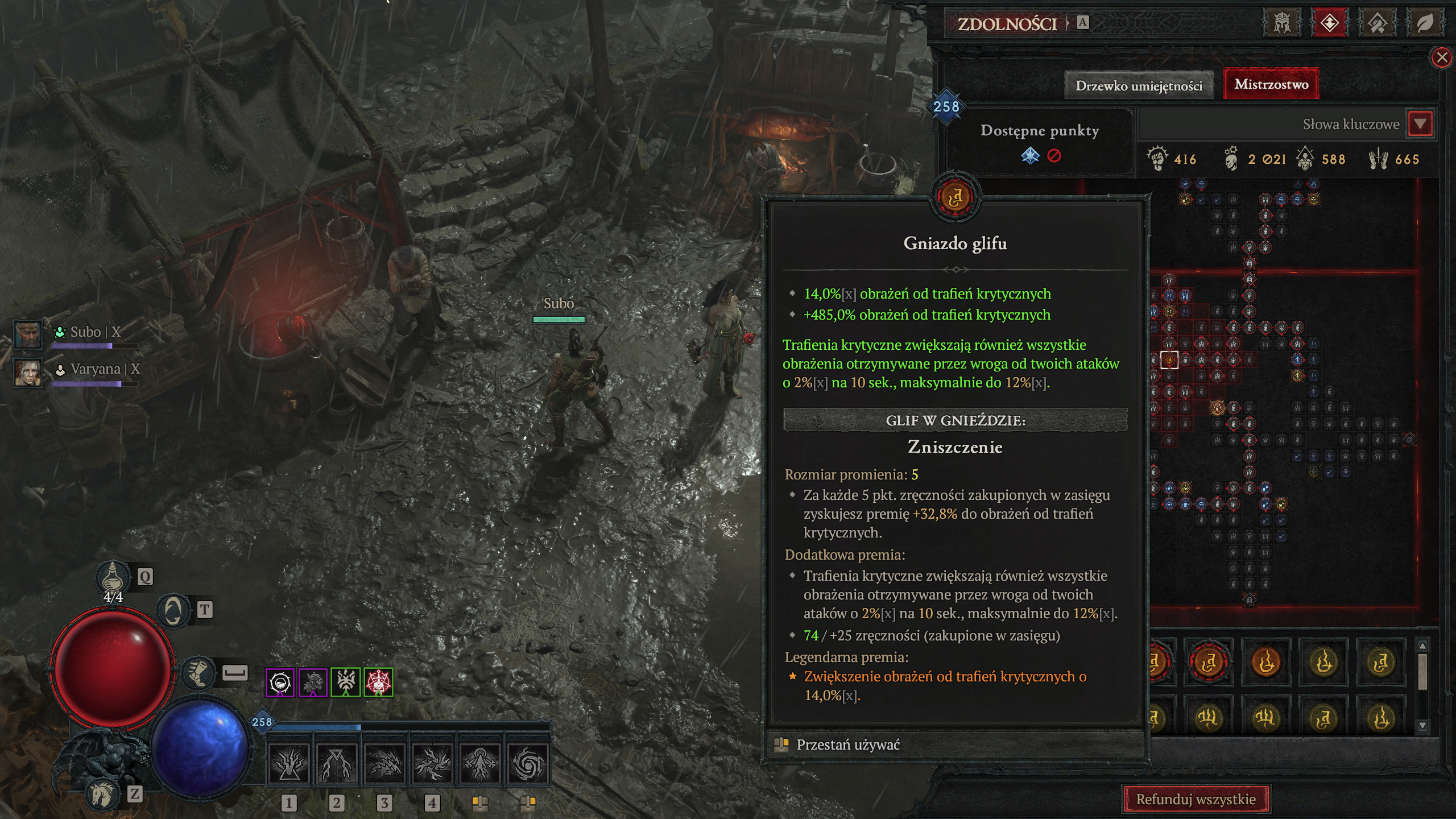Activate the town portal icon
Image resolution: width=1456 pixels, height=819 pixels.
[173, 611]
